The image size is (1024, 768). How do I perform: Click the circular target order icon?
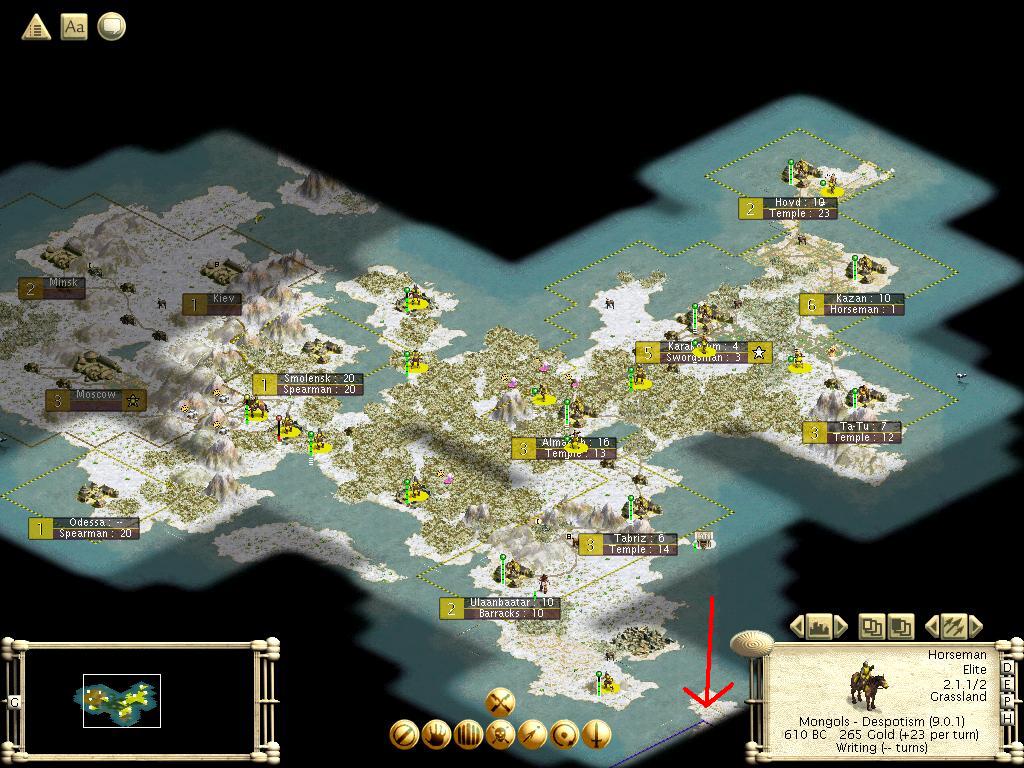coord(564,735)
